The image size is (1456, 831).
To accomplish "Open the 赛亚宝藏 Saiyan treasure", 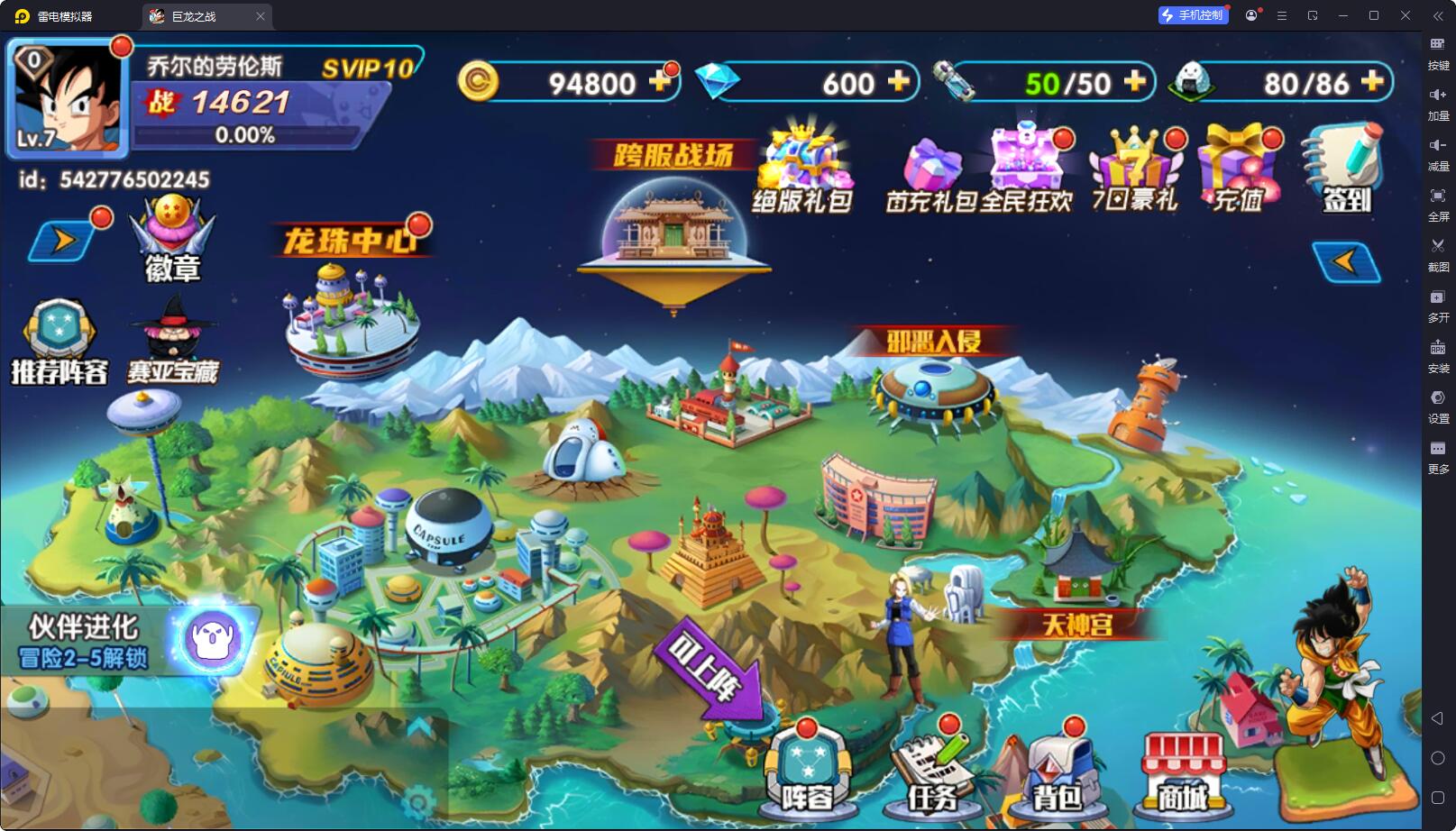I will [172, 342].
